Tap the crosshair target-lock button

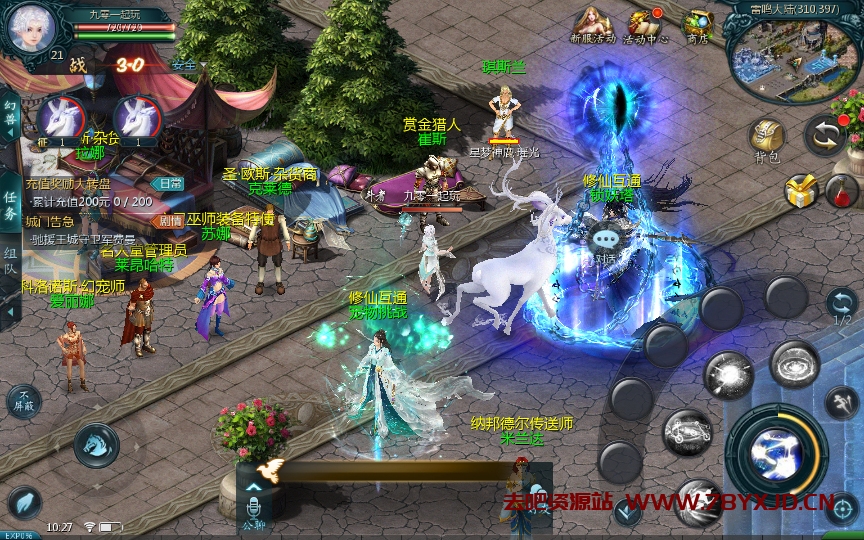[842, 509]
